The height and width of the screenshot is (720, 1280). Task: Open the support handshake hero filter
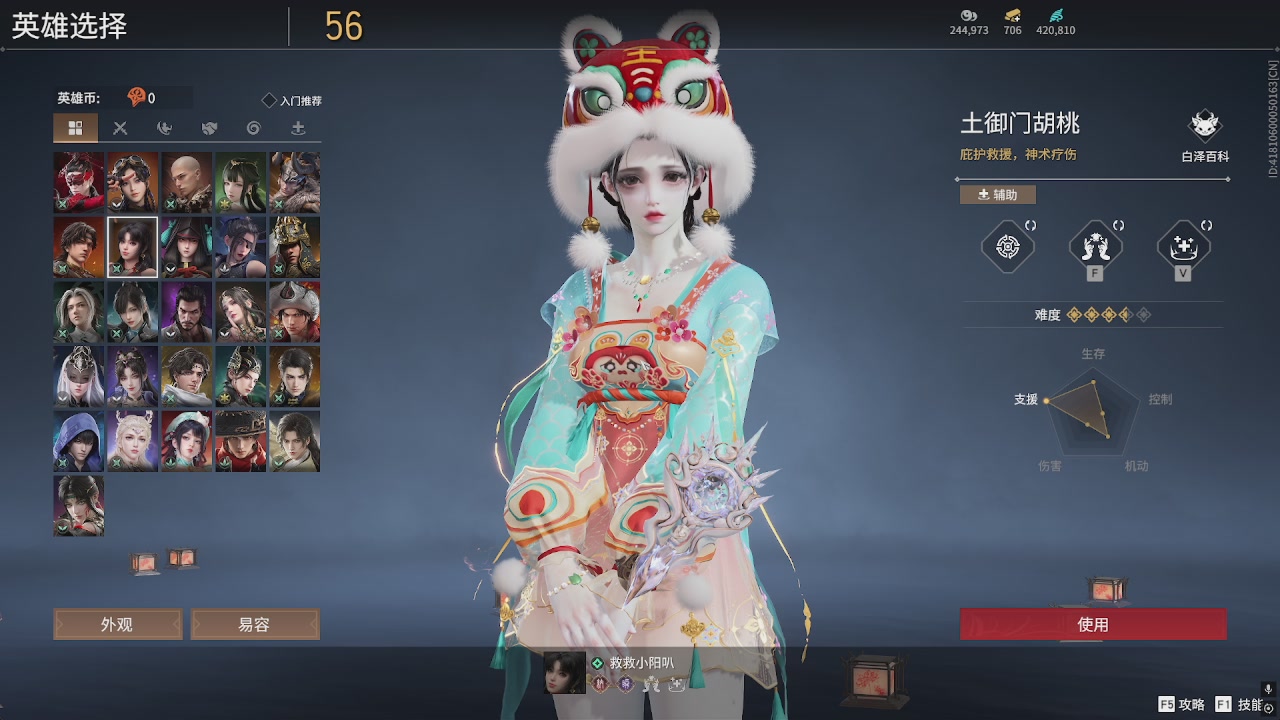[x=208, y=128]
